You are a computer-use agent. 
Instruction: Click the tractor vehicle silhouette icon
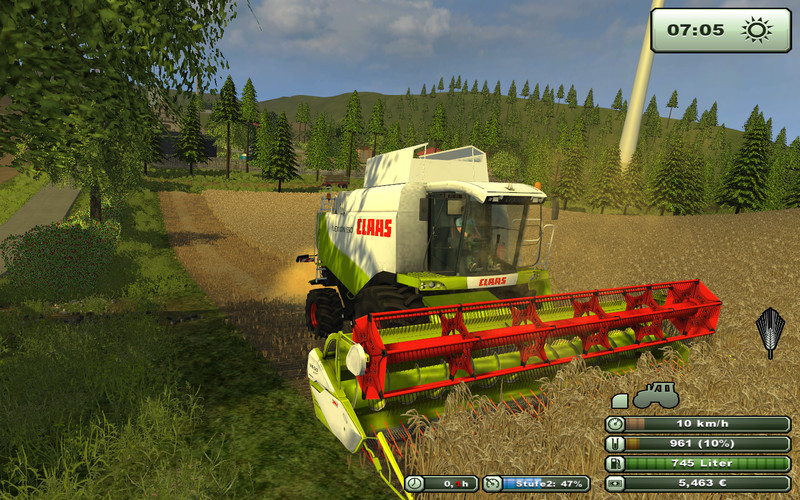(x=656, y=395)
